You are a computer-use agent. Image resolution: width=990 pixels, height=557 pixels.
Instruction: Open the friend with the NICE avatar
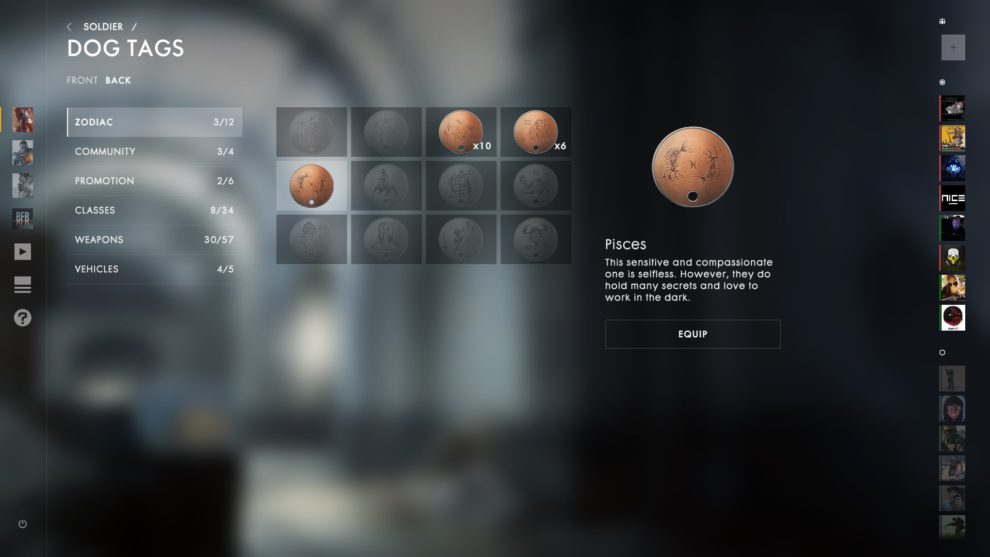(952, 198)
